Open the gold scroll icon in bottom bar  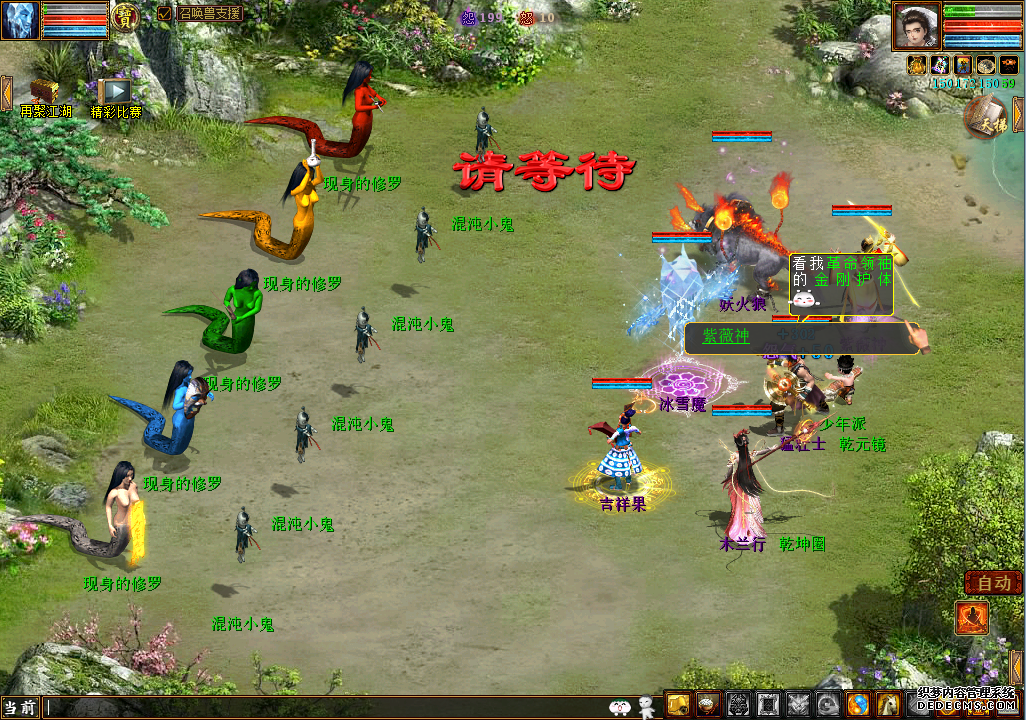point(679,704)
